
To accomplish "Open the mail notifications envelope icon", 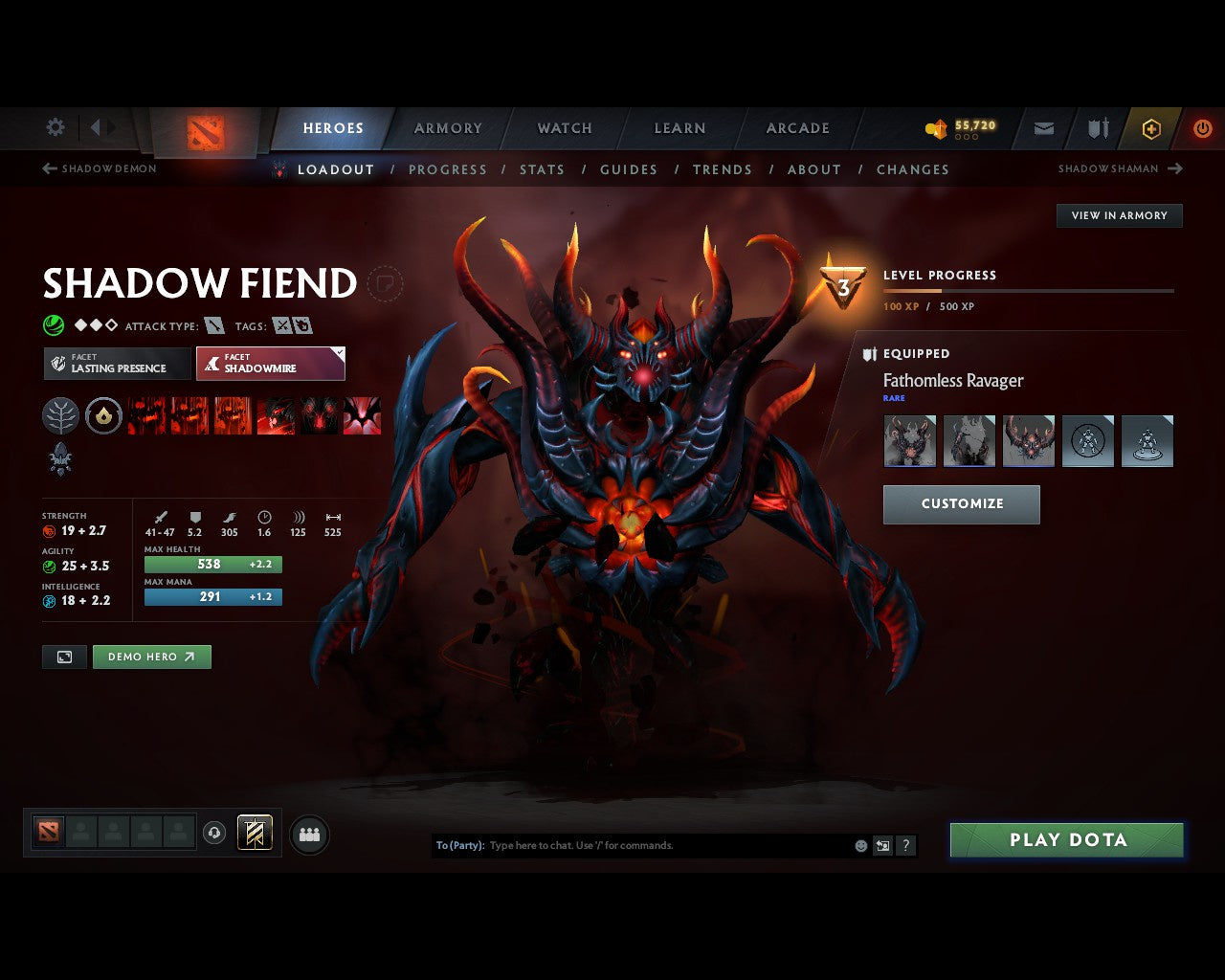I will [1043, 128].
